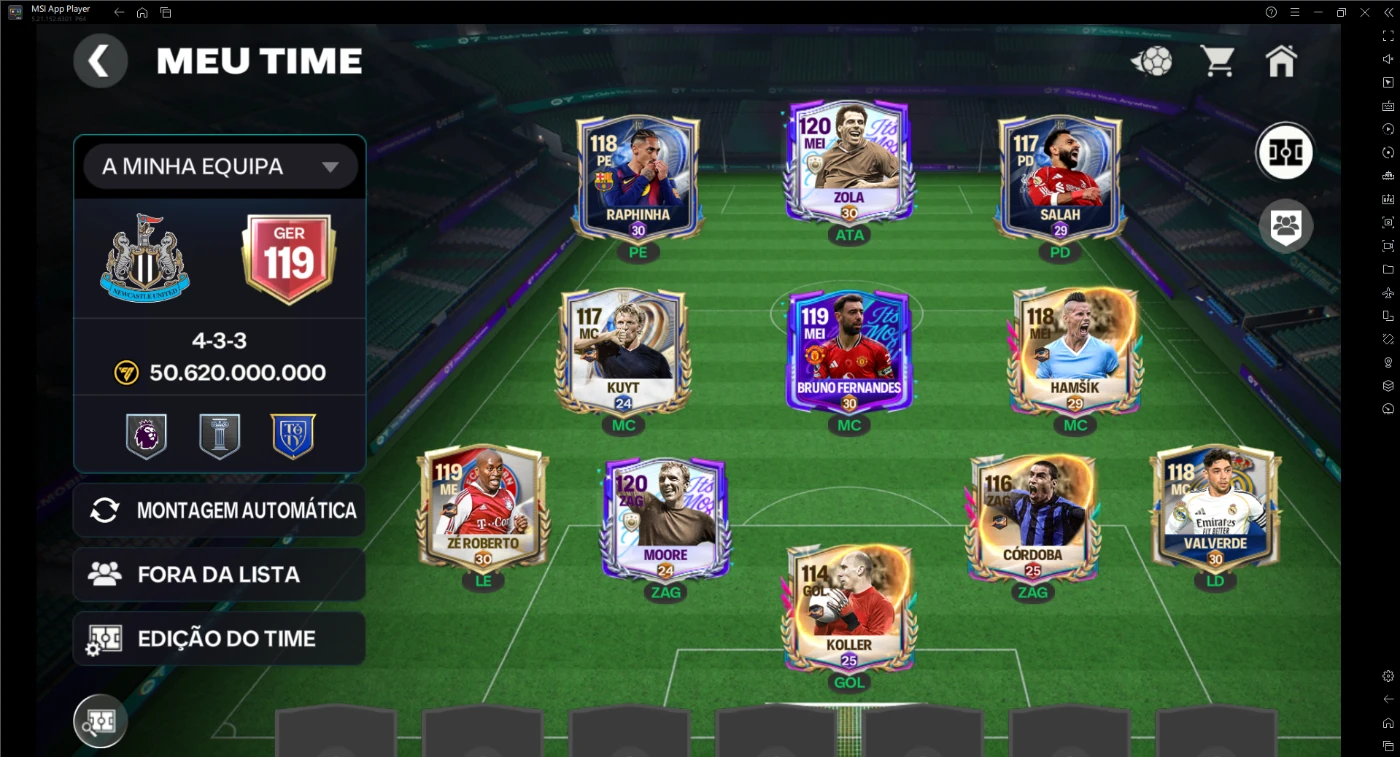
Task: Open the A Minha Equipa dropdown
Action: tap(220, 167)
